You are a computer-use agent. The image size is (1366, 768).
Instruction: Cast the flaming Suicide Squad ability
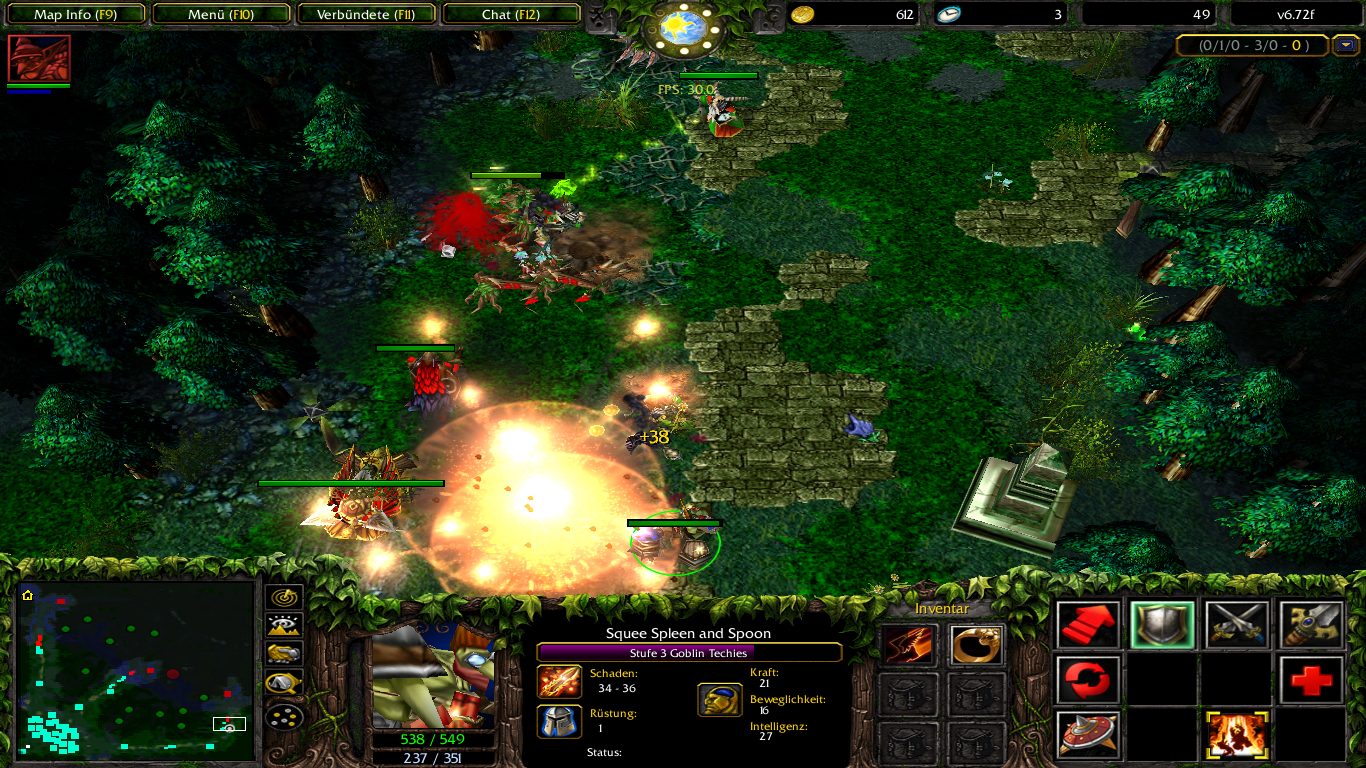click(1236, 735)
